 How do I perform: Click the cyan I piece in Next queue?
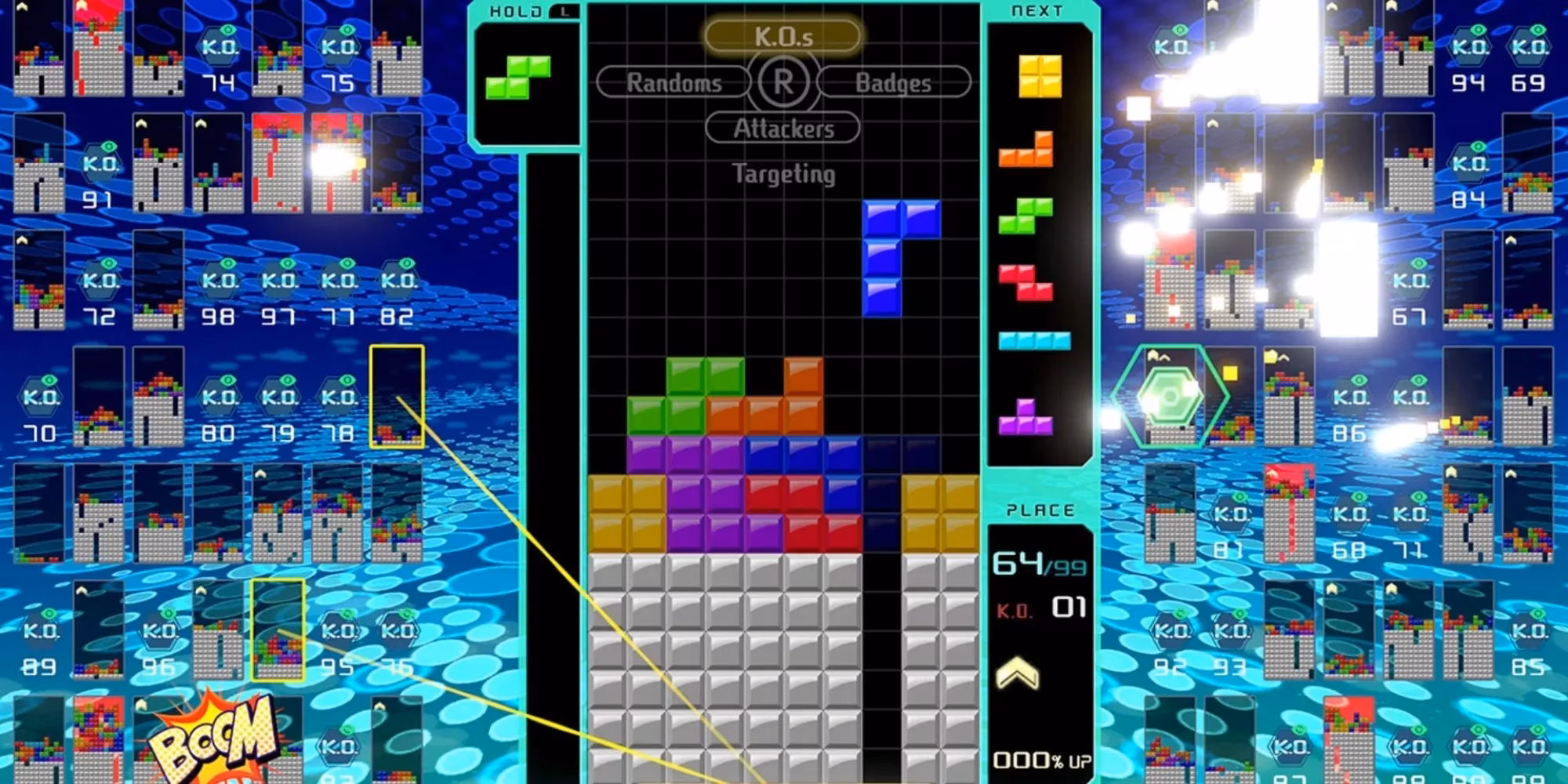1034,340
